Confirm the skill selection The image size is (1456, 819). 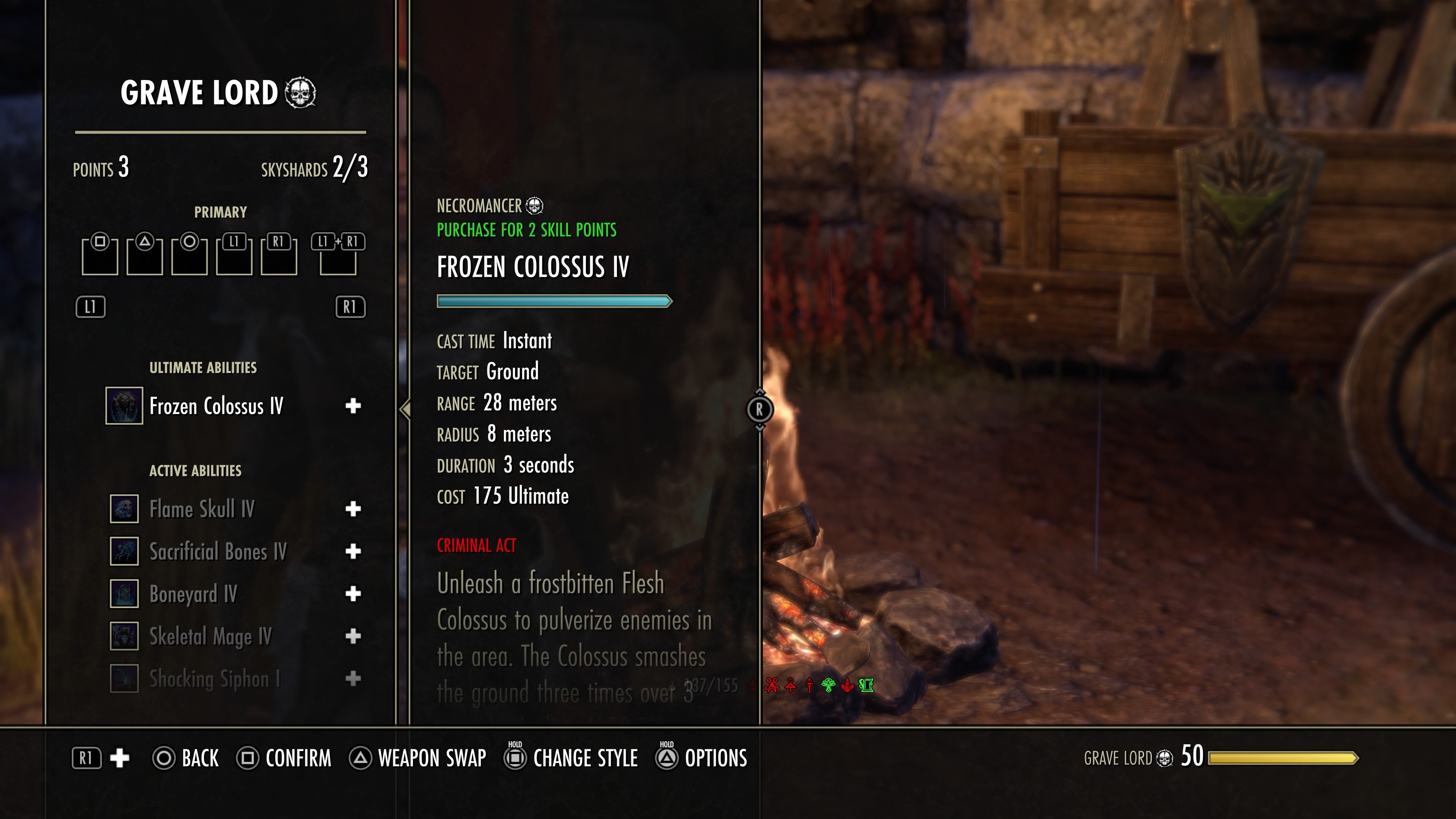tap(284, 758)
